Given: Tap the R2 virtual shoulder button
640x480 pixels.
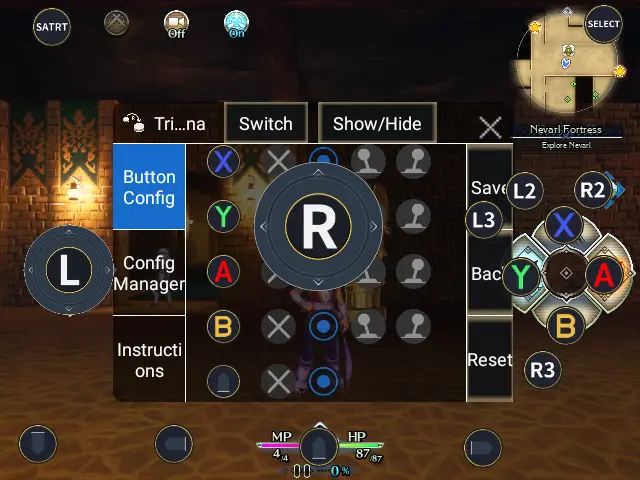Looking at the screenshot, I should coord(593,190).
